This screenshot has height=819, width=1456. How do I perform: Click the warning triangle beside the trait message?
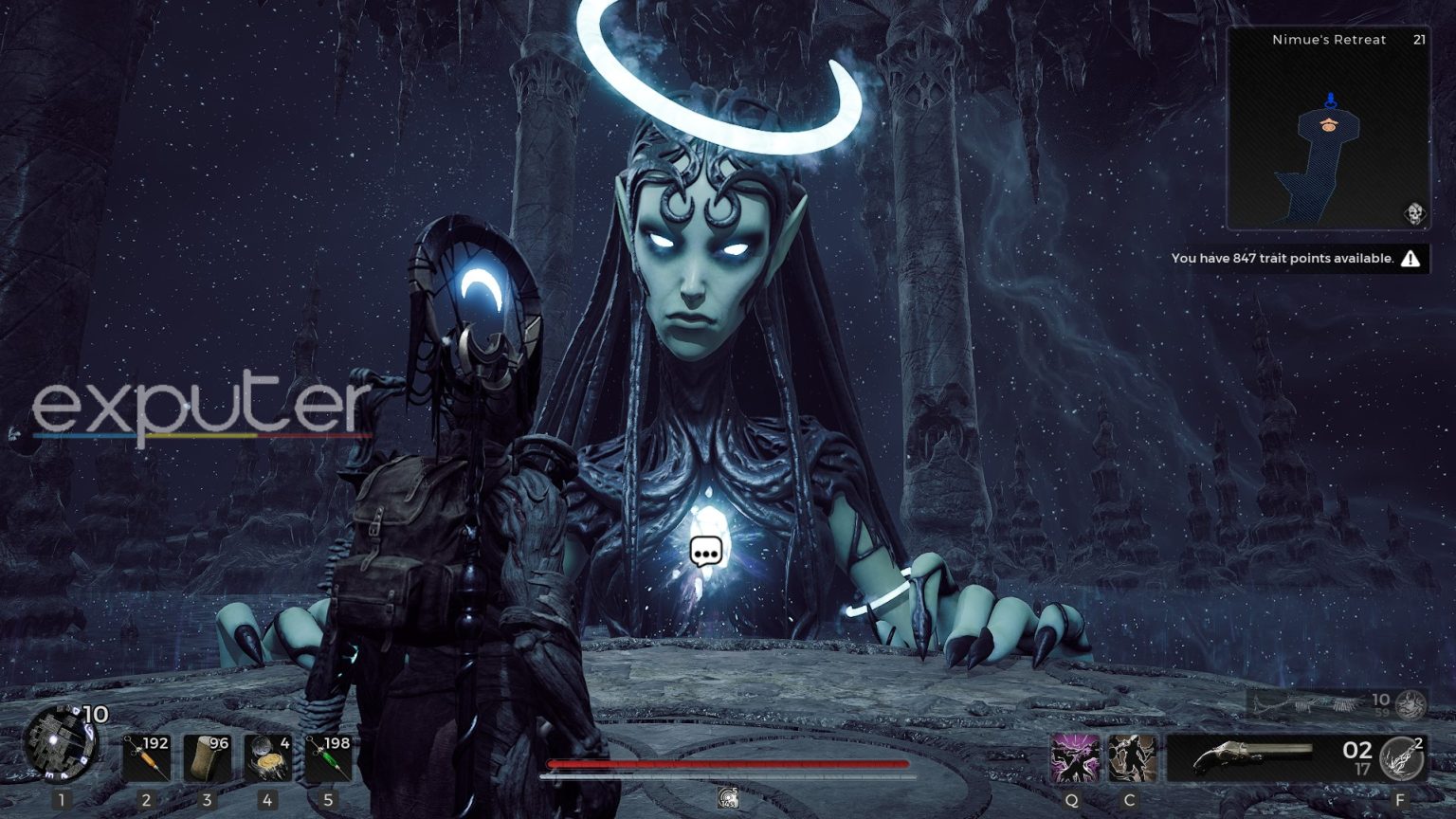point(1413,257)
